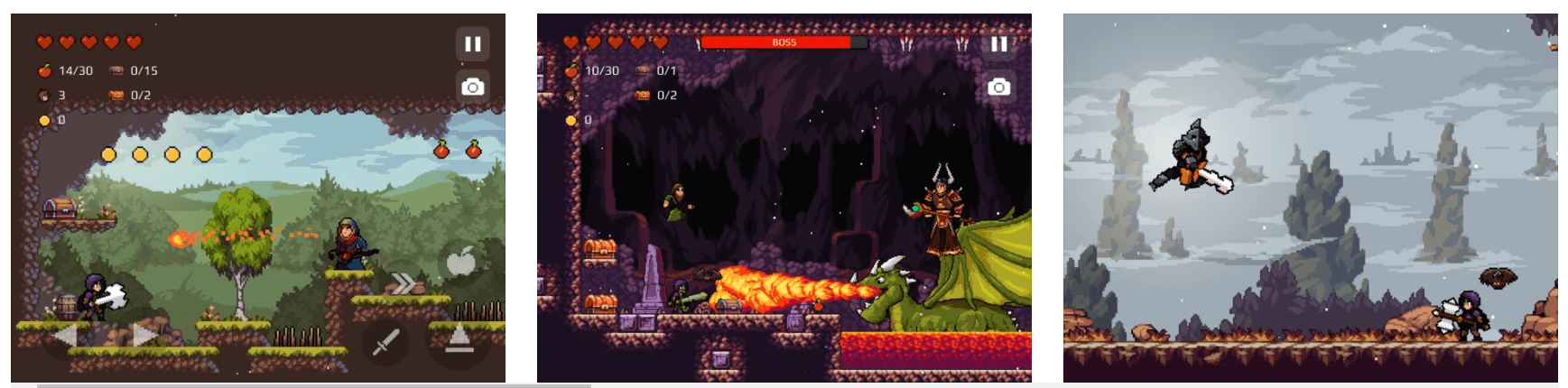
Task: Tap the move-right arrow control
Action: [144, 336]
